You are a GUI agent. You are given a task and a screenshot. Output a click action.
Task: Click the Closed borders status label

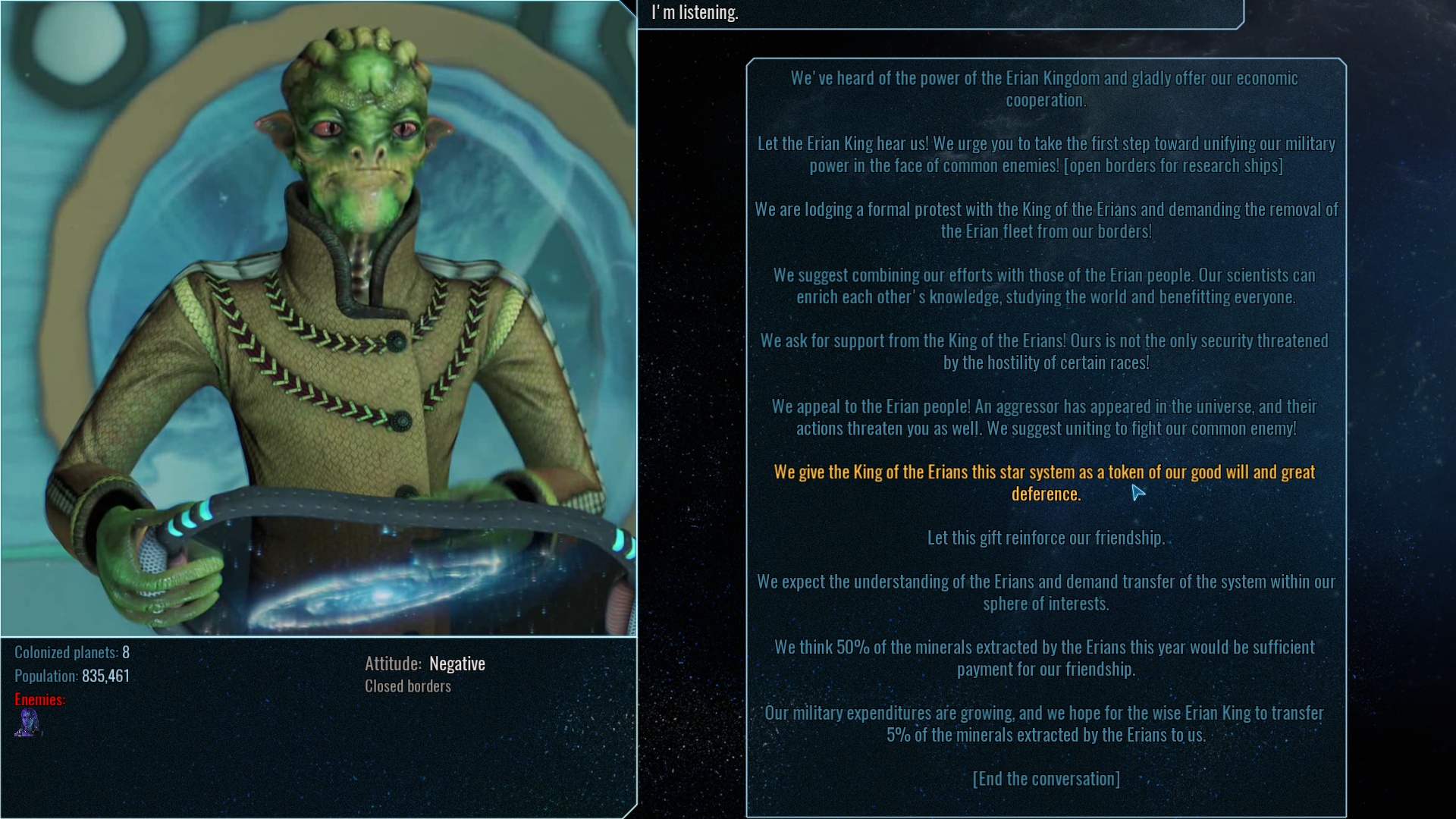coord(407,686)
